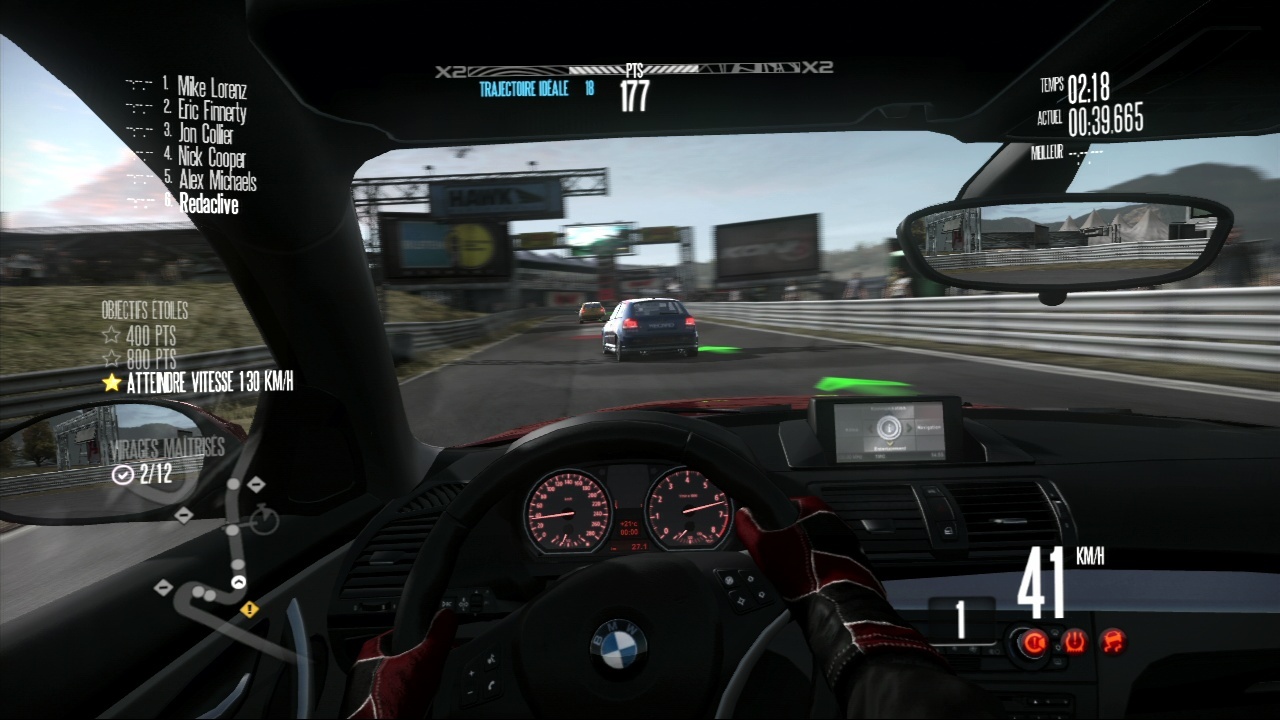Select Mike Lorenz in the standings list
This screenshot has width=1280, height=720.
pyautogui.click(x=211, y=87)
